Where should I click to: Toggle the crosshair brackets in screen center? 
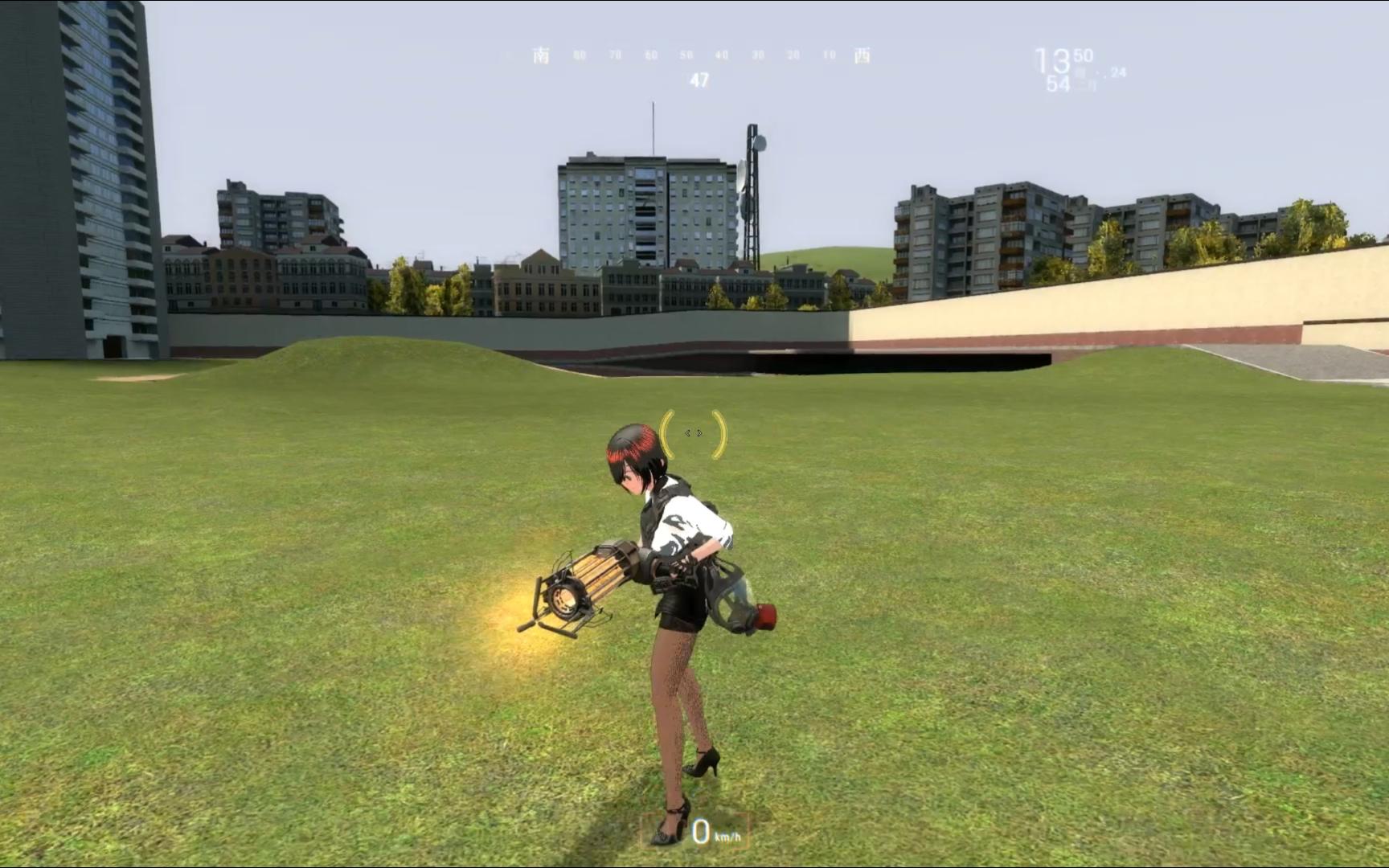693,432
